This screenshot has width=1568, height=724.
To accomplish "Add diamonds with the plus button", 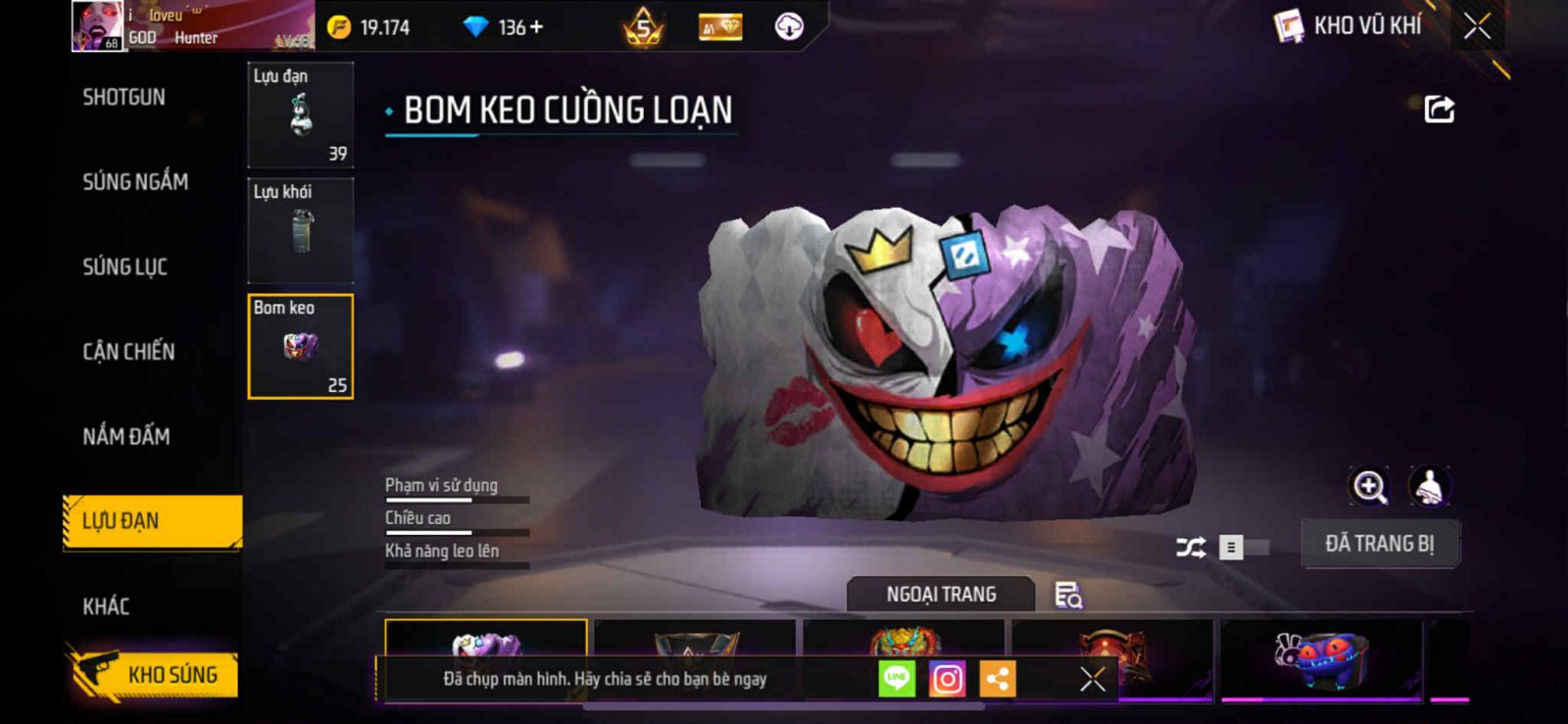I will pyautogui.click(x=536, y=27).
